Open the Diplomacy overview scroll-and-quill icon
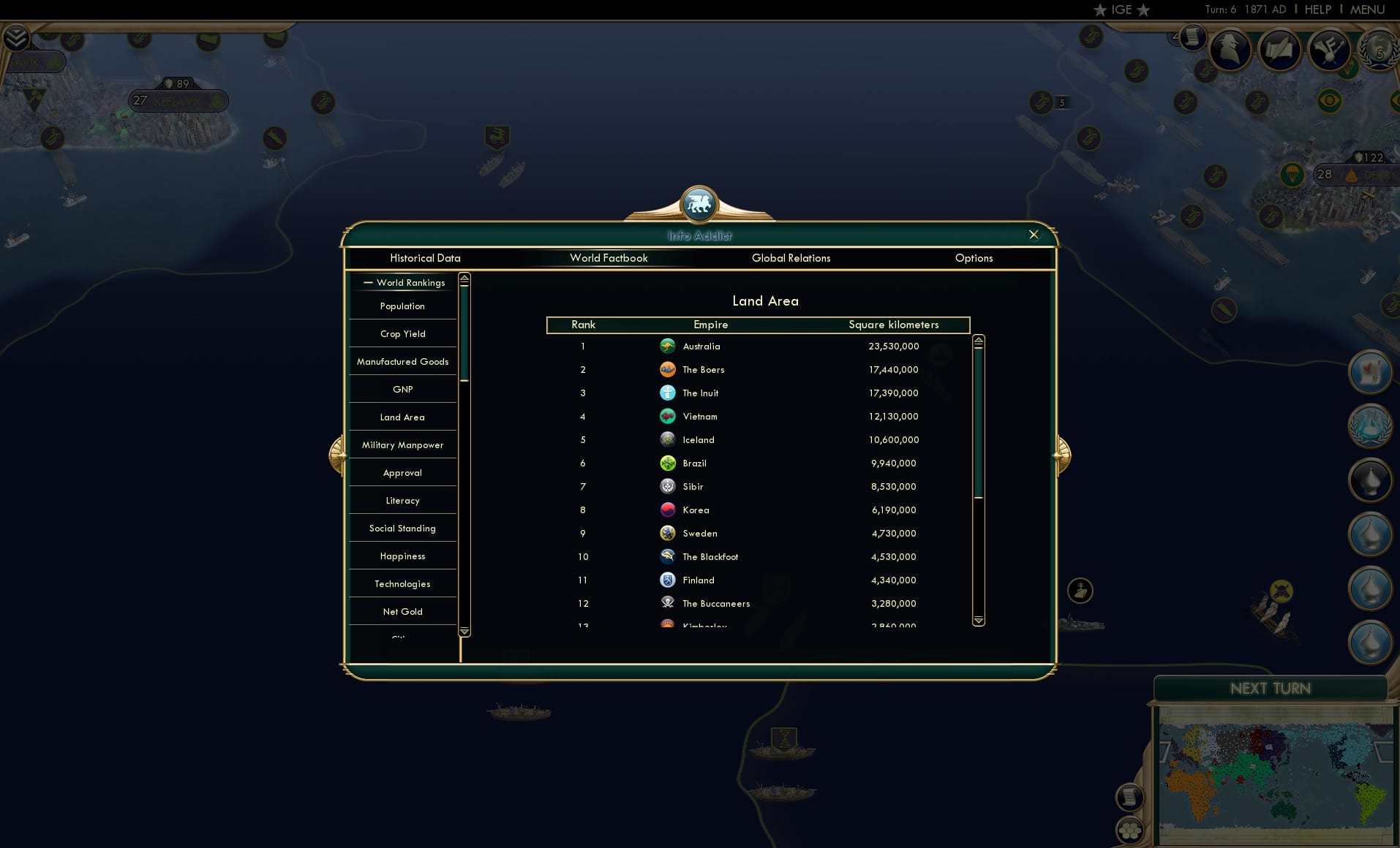 tap(1281, 50)
